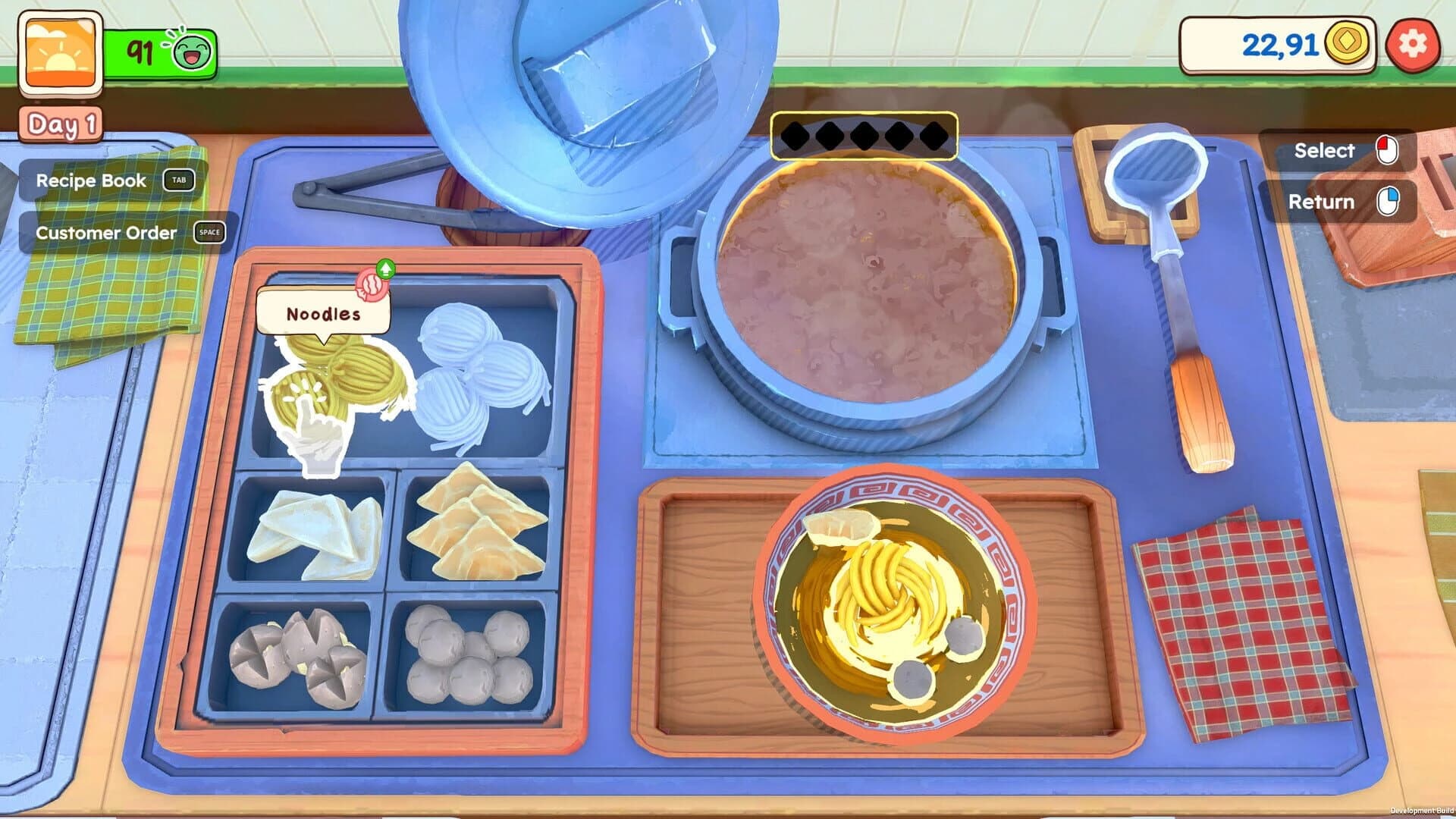Click the Noodles tooltip label

coord(322,312)
